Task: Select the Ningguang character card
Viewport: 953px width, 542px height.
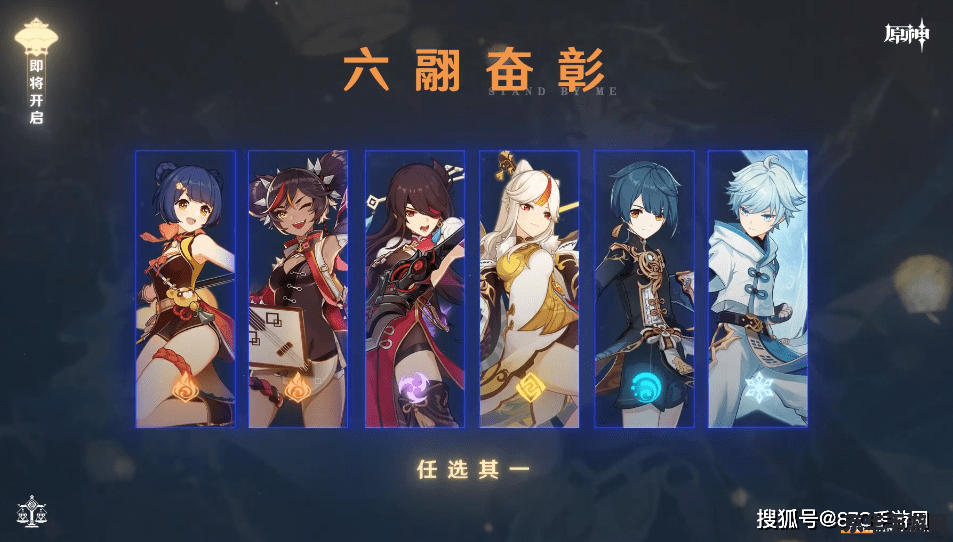Action: pyautogui.click(x=529, y=289)
